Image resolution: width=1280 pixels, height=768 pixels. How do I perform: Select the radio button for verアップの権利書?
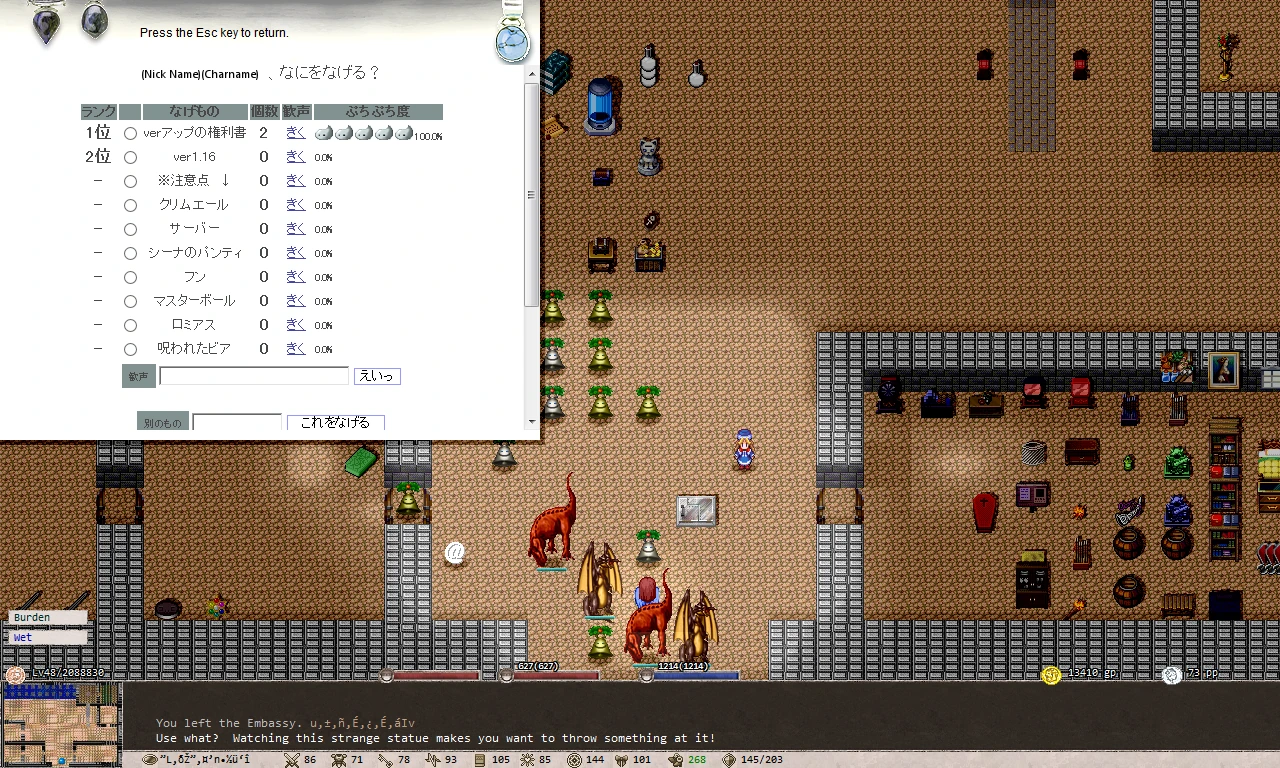coord(130,132)
